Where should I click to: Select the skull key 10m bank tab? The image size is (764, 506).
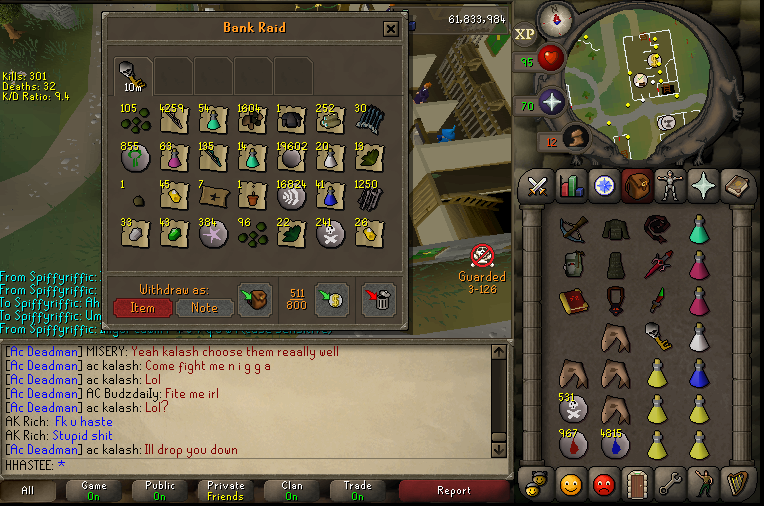click(131, 75)
